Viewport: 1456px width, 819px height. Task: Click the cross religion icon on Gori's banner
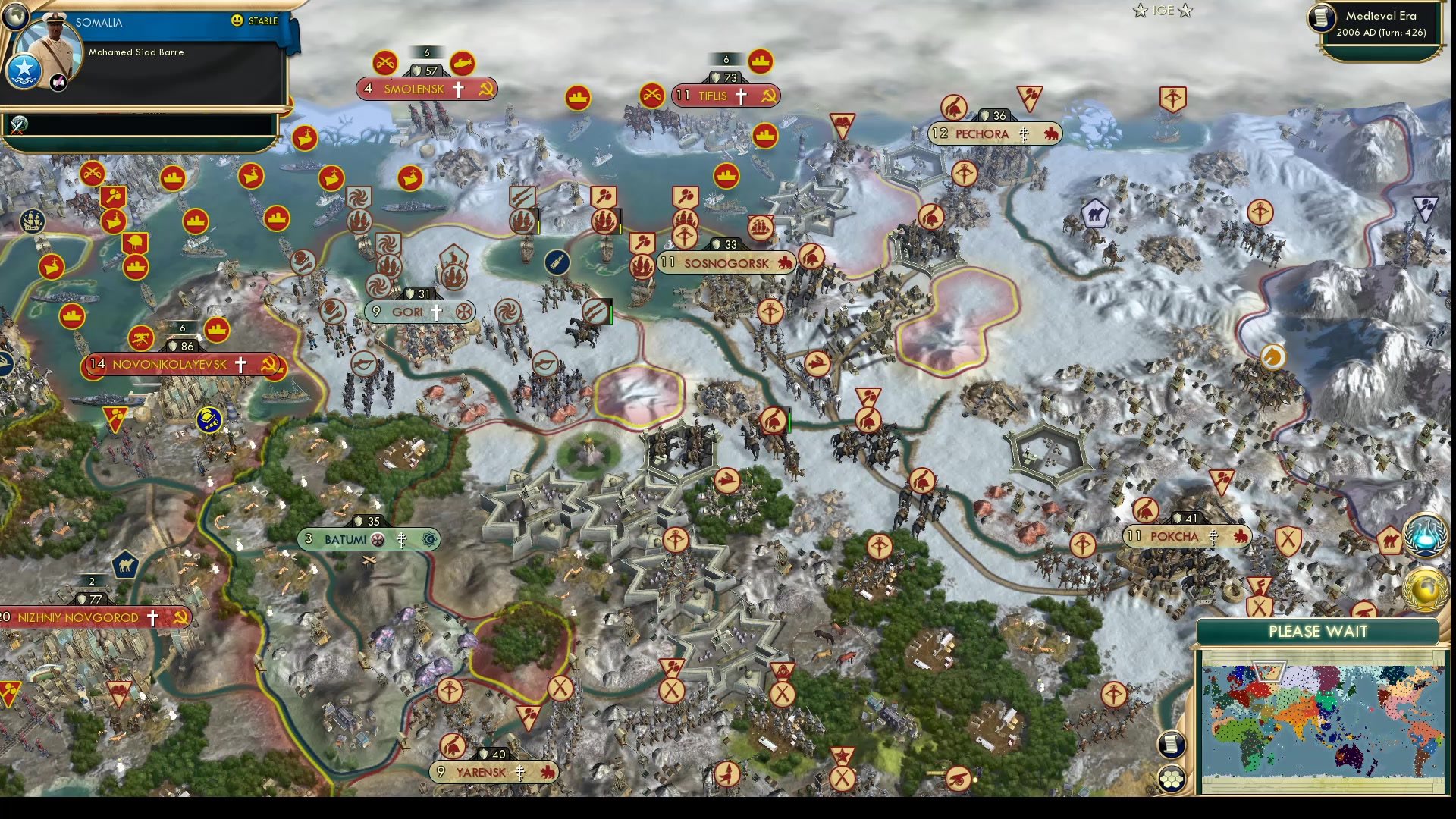click(x=437, y=311)
